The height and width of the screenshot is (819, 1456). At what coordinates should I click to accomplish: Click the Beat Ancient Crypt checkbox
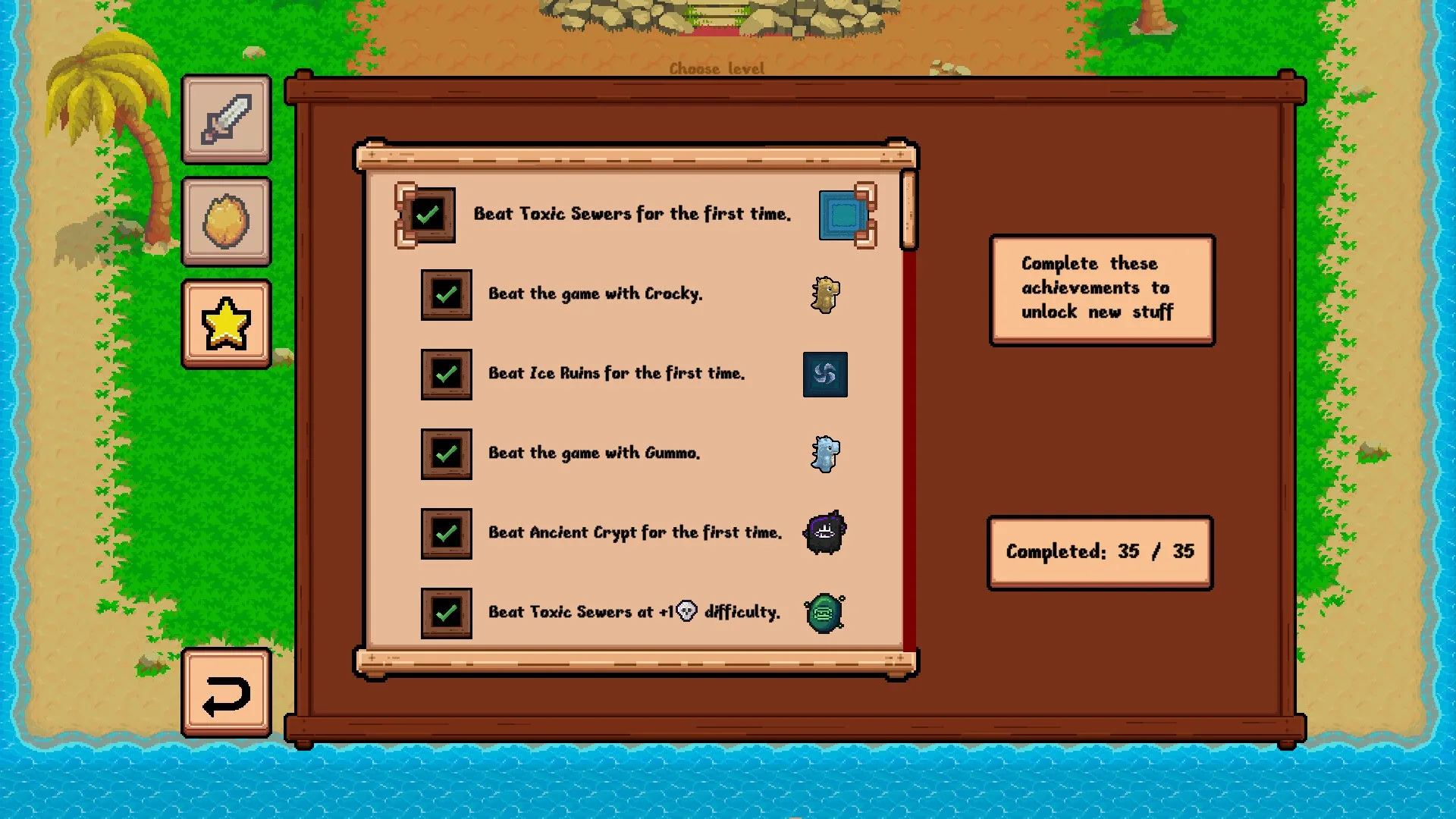(x=446, y=533)
